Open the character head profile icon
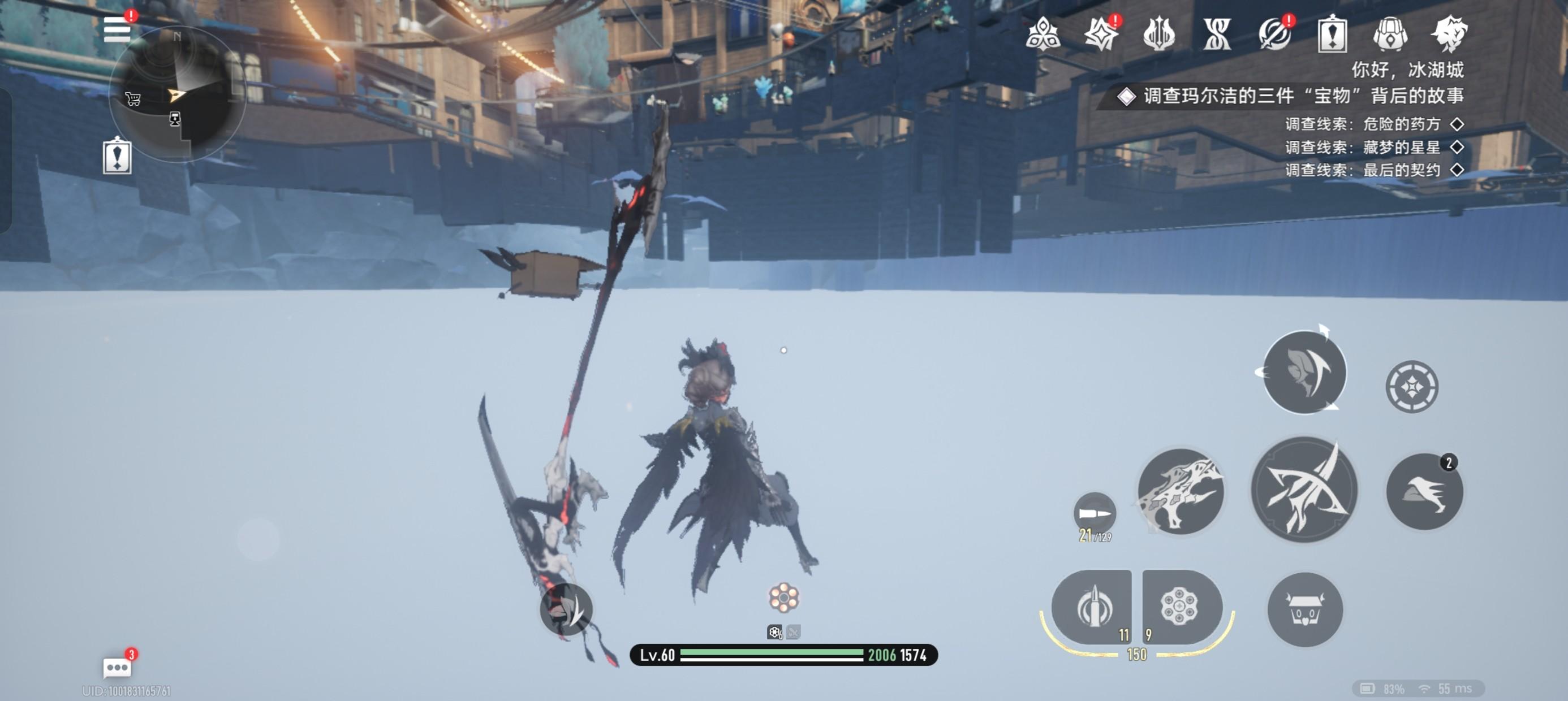Viewport: 1568px width, 701px height. click(x=1449, y=33)
